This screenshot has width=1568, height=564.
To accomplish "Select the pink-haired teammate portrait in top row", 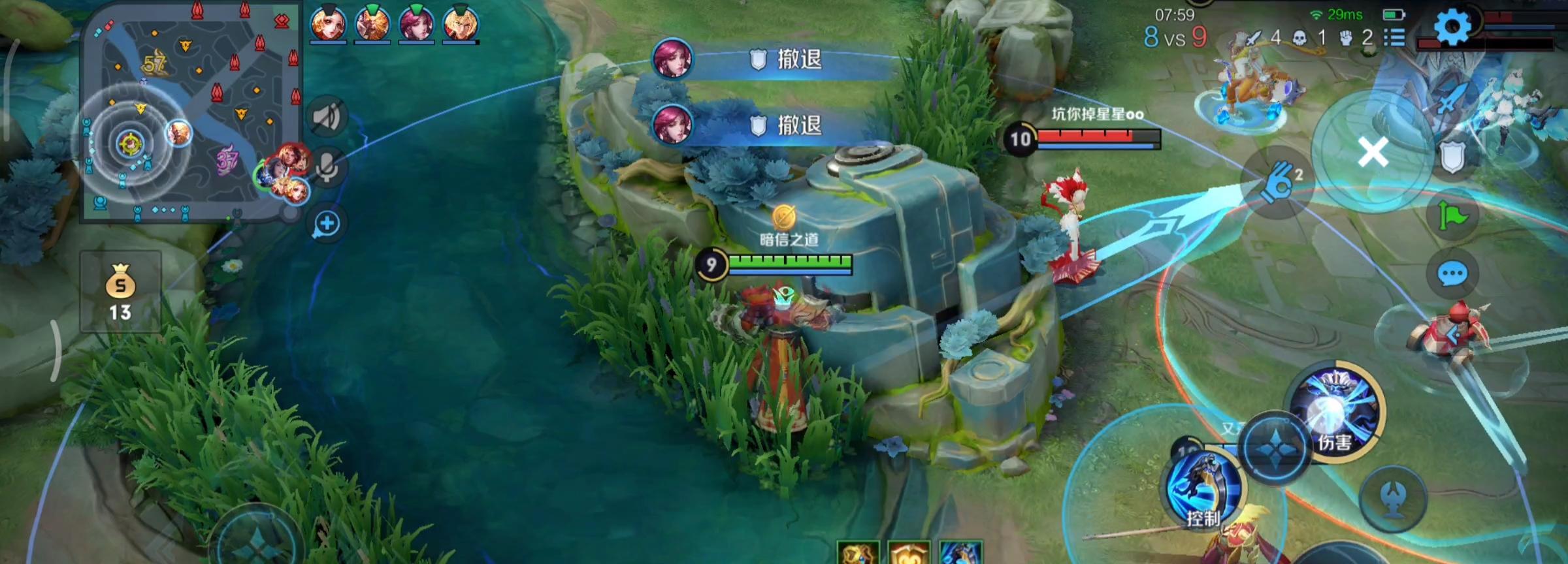I will tap(416, 23).
